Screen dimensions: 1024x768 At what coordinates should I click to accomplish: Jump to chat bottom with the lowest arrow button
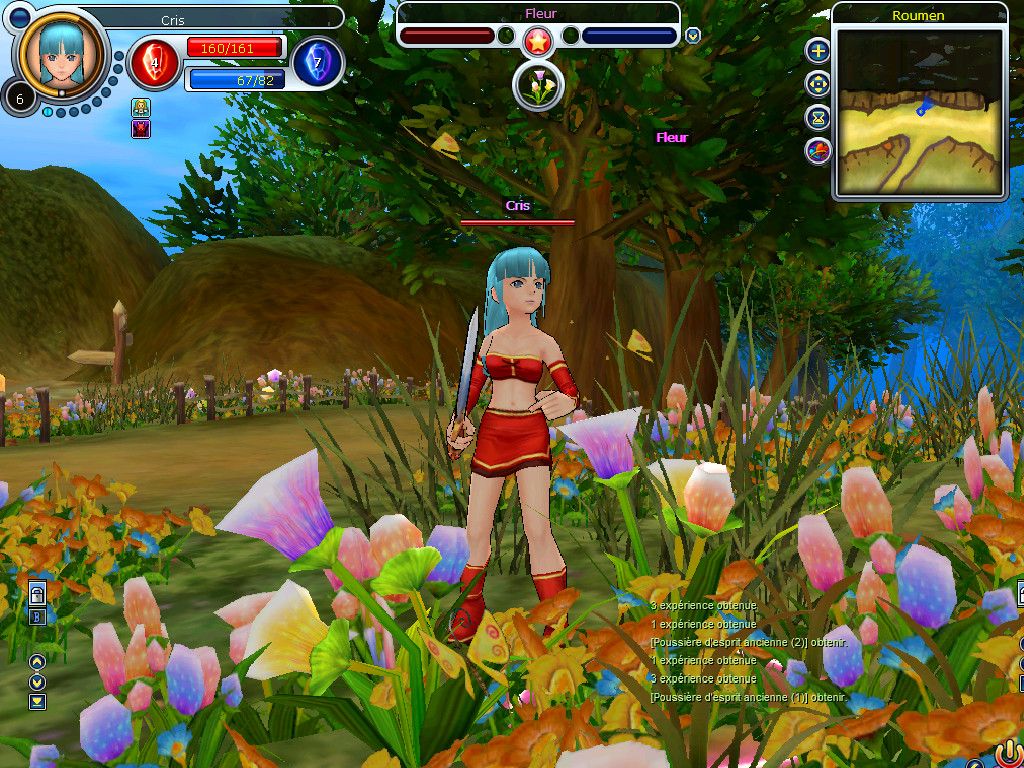pyautogui.click(x=37, y=701)
